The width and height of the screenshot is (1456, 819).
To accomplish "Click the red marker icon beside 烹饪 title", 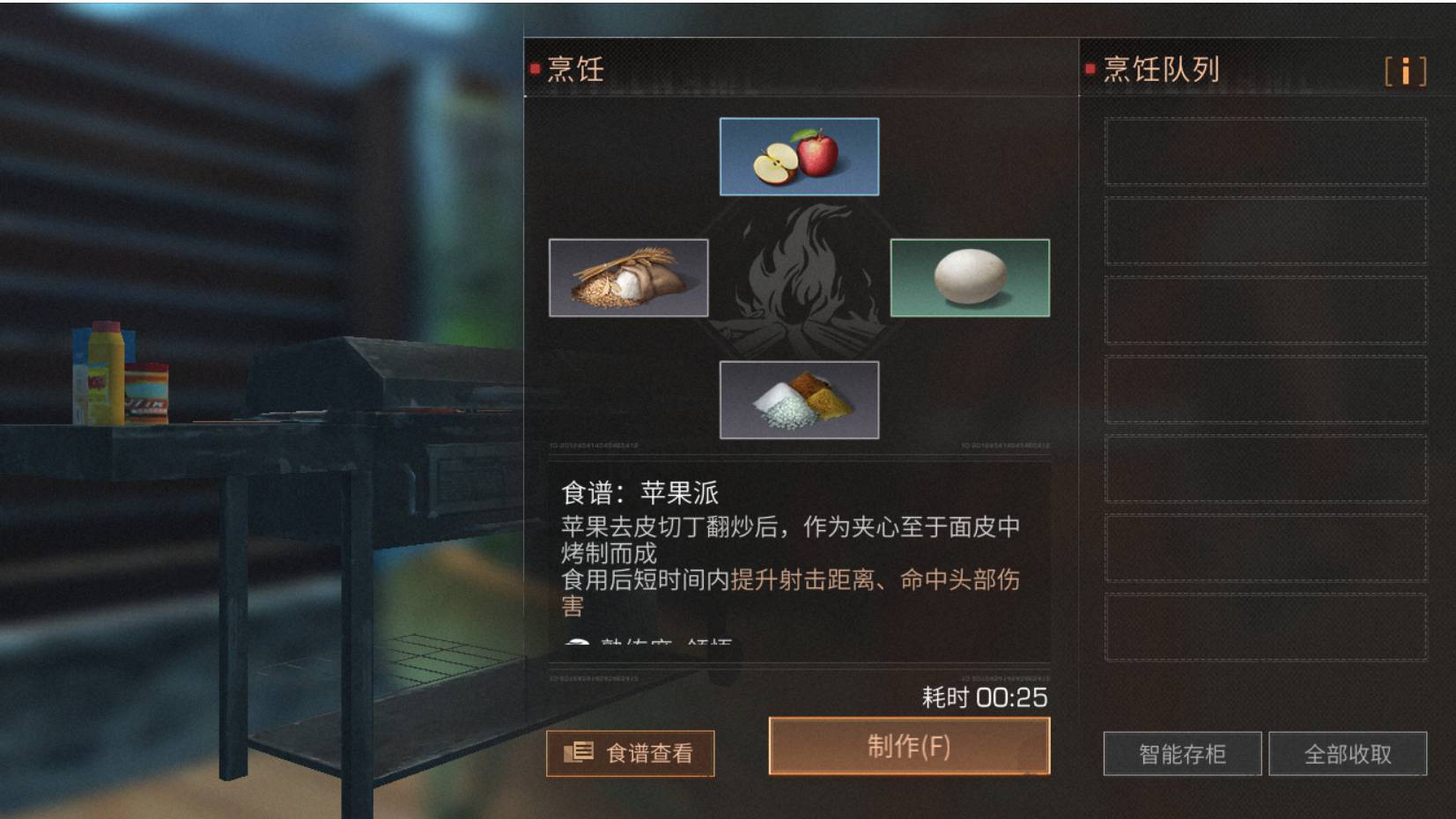I will (x=536, y=69).
